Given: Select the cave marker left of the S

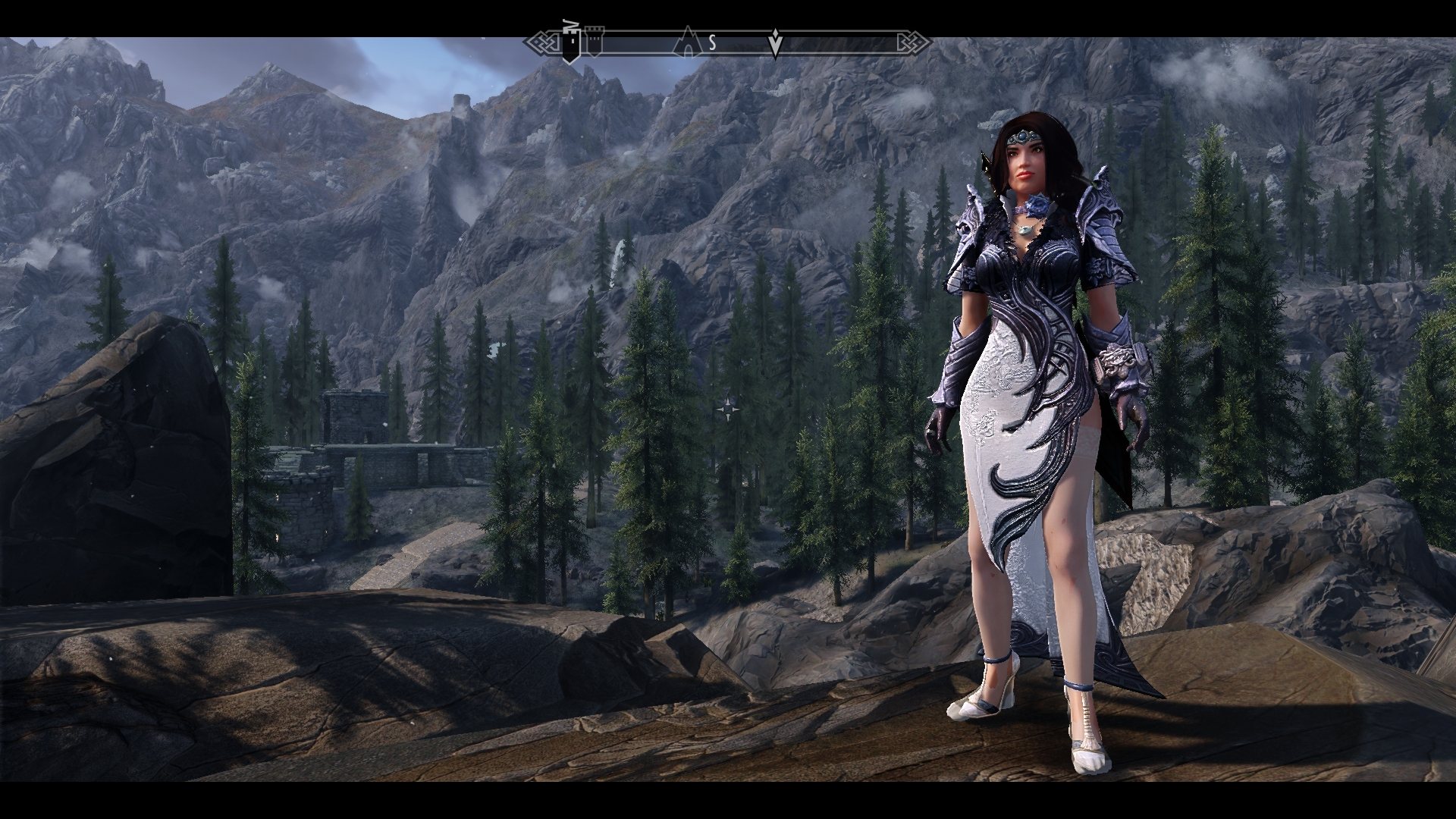Looking at the screenshot, I should pos(687,41).
